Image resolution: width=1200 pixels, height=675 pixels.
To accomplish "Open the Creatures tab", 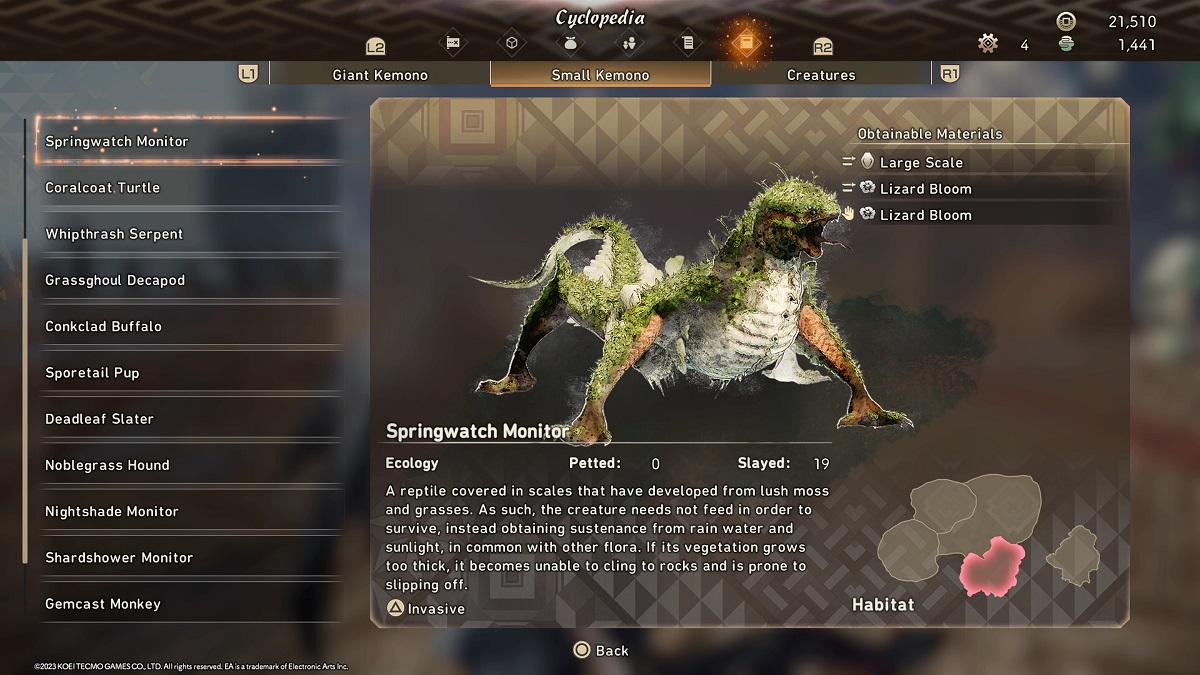I will coord(820,75).
